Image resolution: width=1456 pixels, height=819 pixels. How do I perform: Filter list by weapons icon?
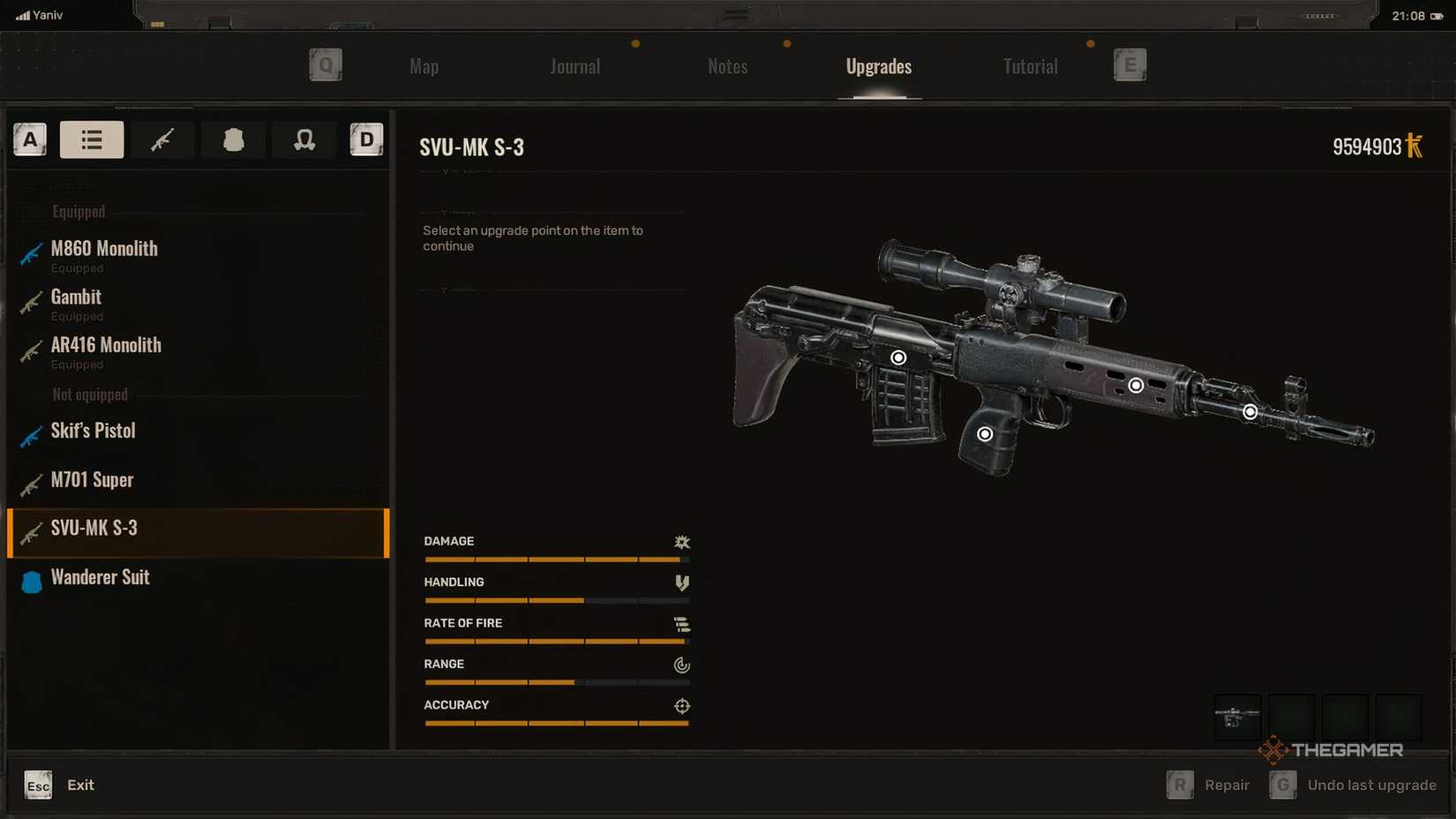point(162,139)
